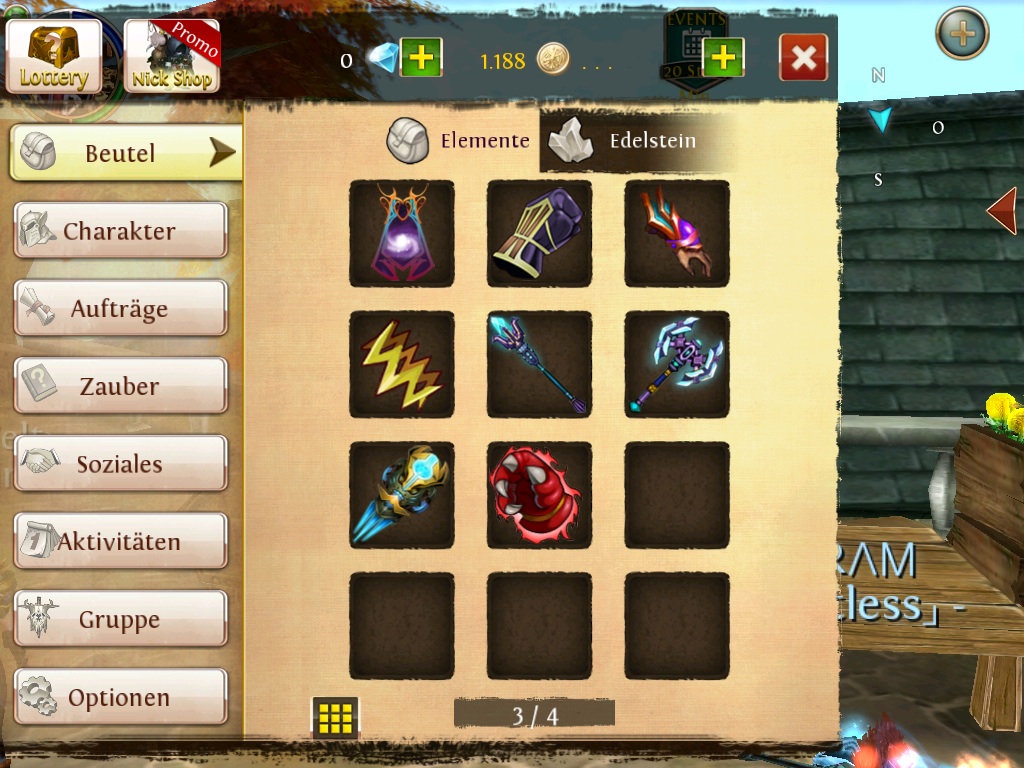Go to the Soziales menu
This screenshot has height=768, width=1024.
[120, 464]
